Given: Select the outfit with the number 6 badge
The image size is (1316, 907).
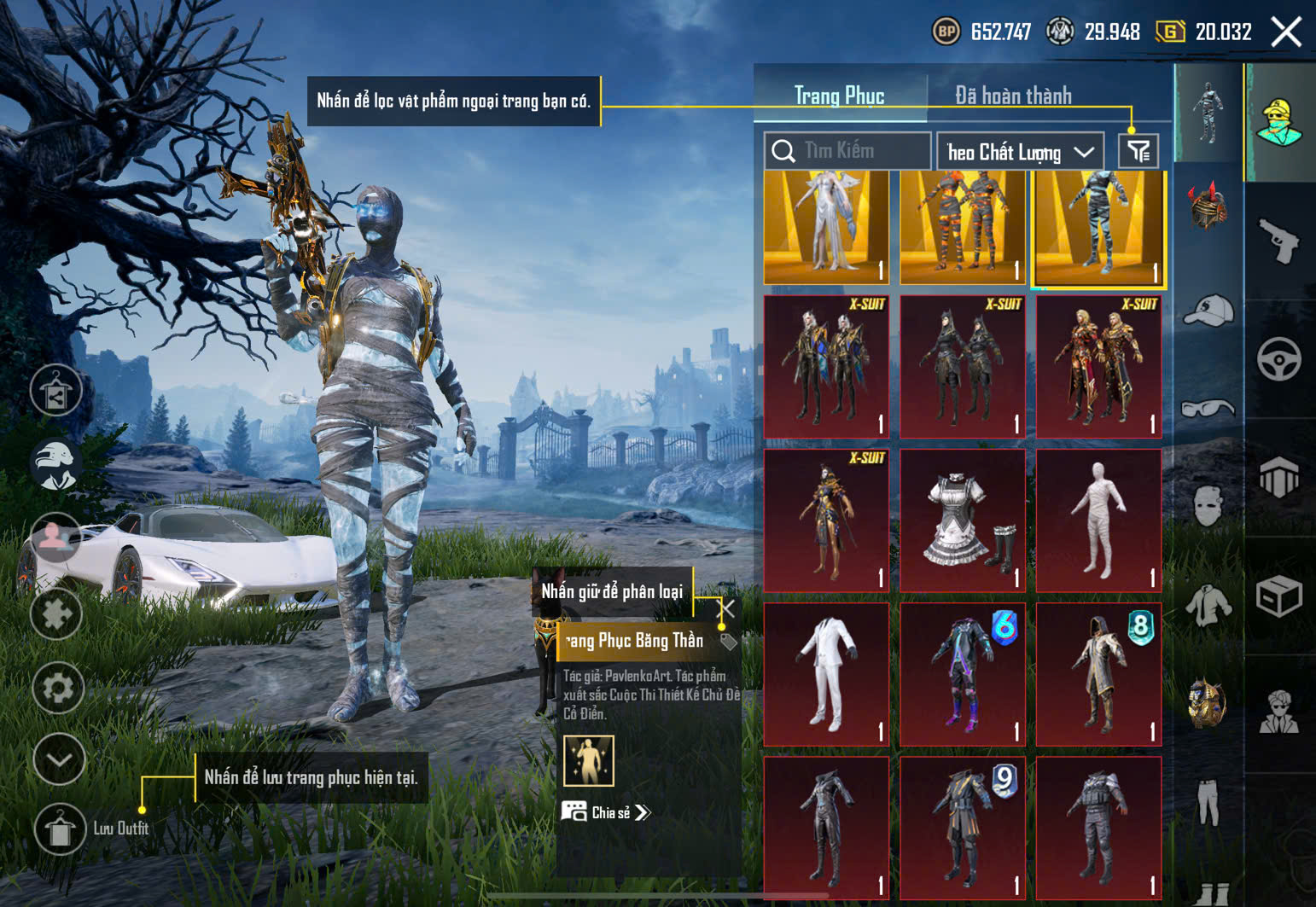Looking at the screenshot, I should pos(963,674).
